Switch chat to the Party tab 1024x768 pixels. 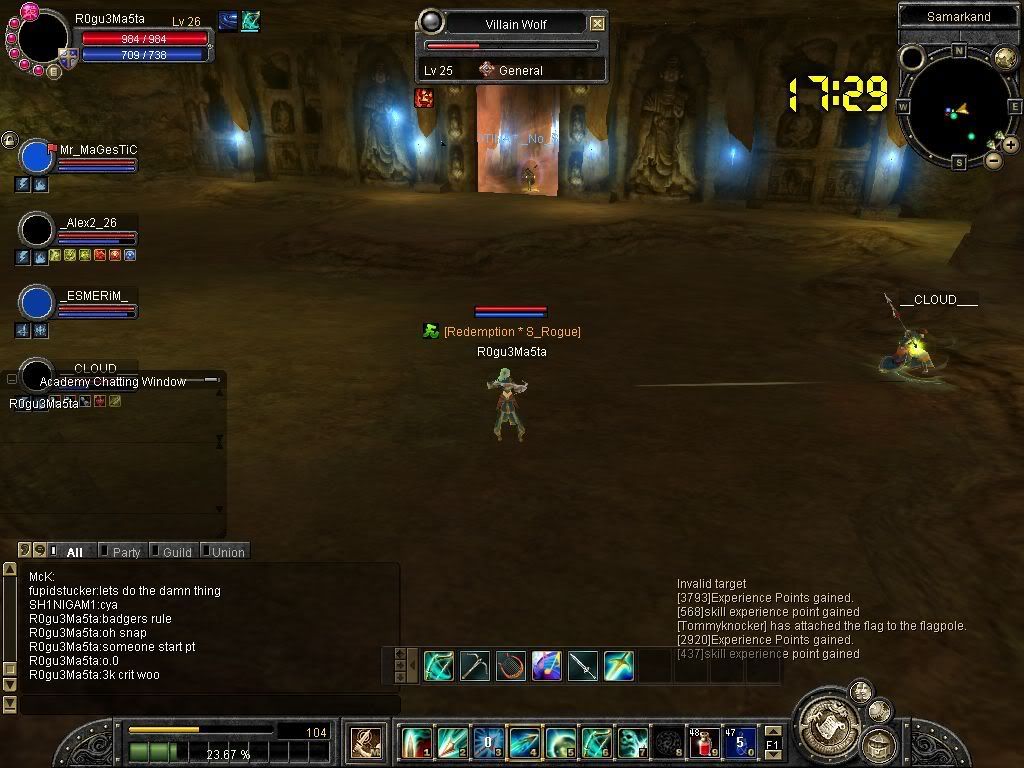126,552
